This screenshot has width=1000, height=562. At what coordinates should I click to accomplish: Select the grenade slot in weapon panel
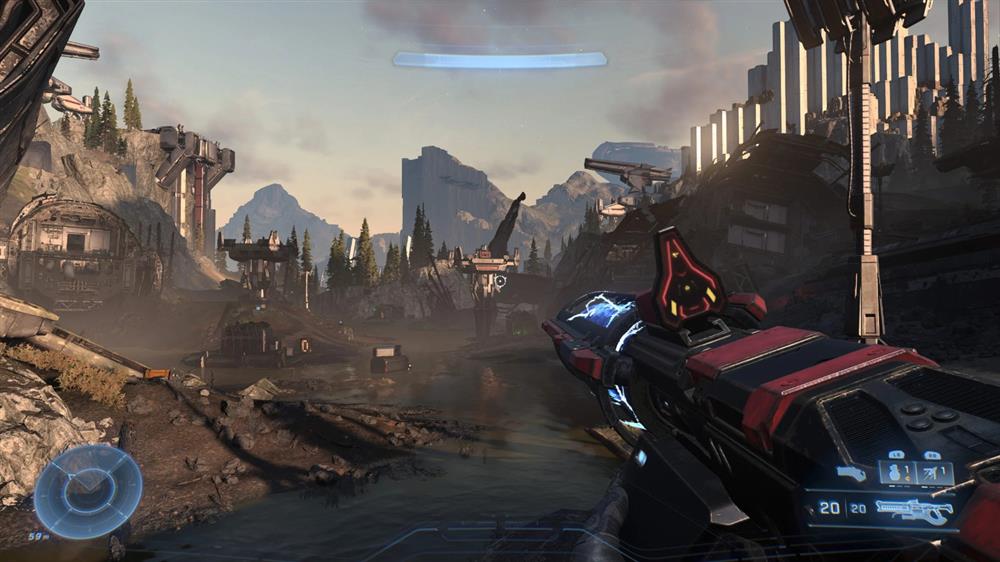897,472
